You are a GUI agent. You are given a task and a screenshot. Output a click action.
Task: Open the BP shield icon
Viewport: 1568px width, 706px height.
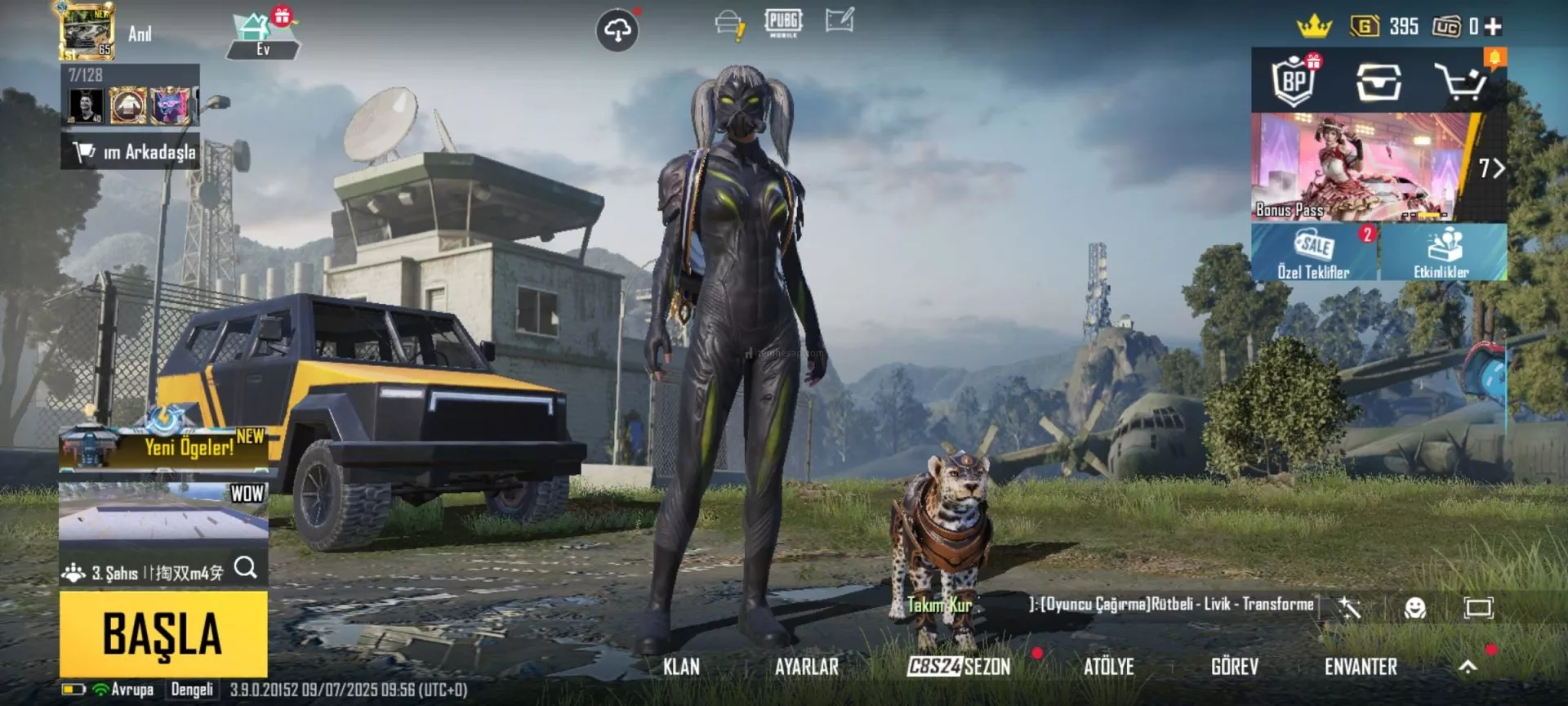point(1294,81)
